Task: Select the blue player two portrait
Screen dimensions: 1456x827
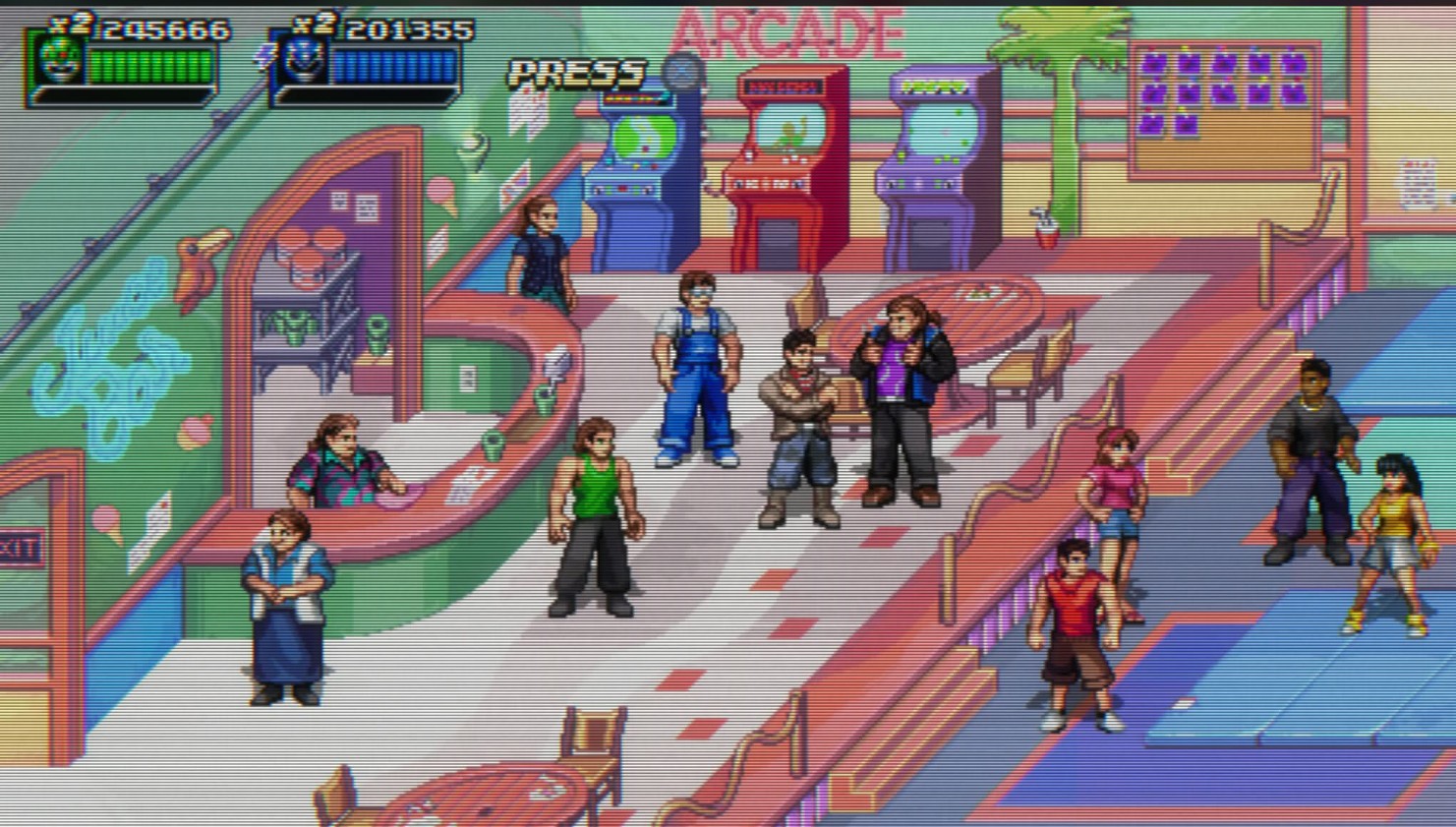Action: [x=301, y=62]
